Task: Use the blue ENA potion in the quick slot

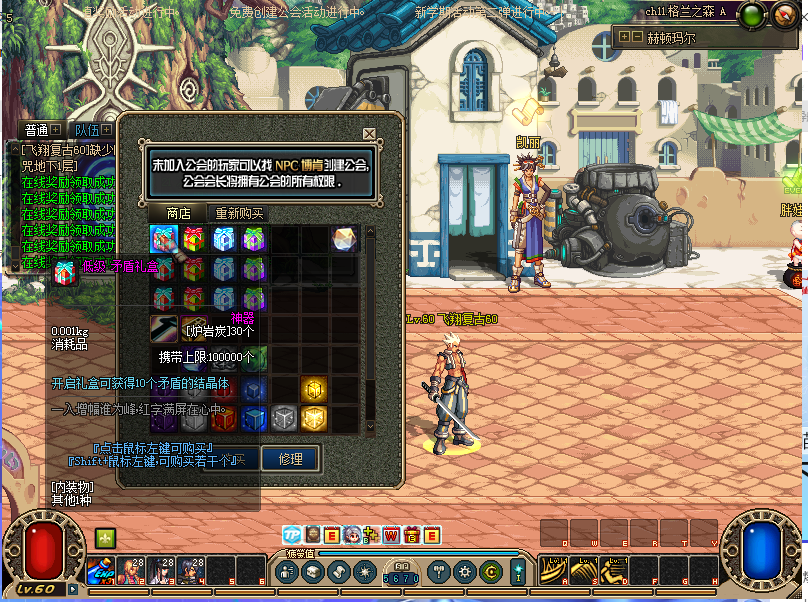Action: (101, 570)
